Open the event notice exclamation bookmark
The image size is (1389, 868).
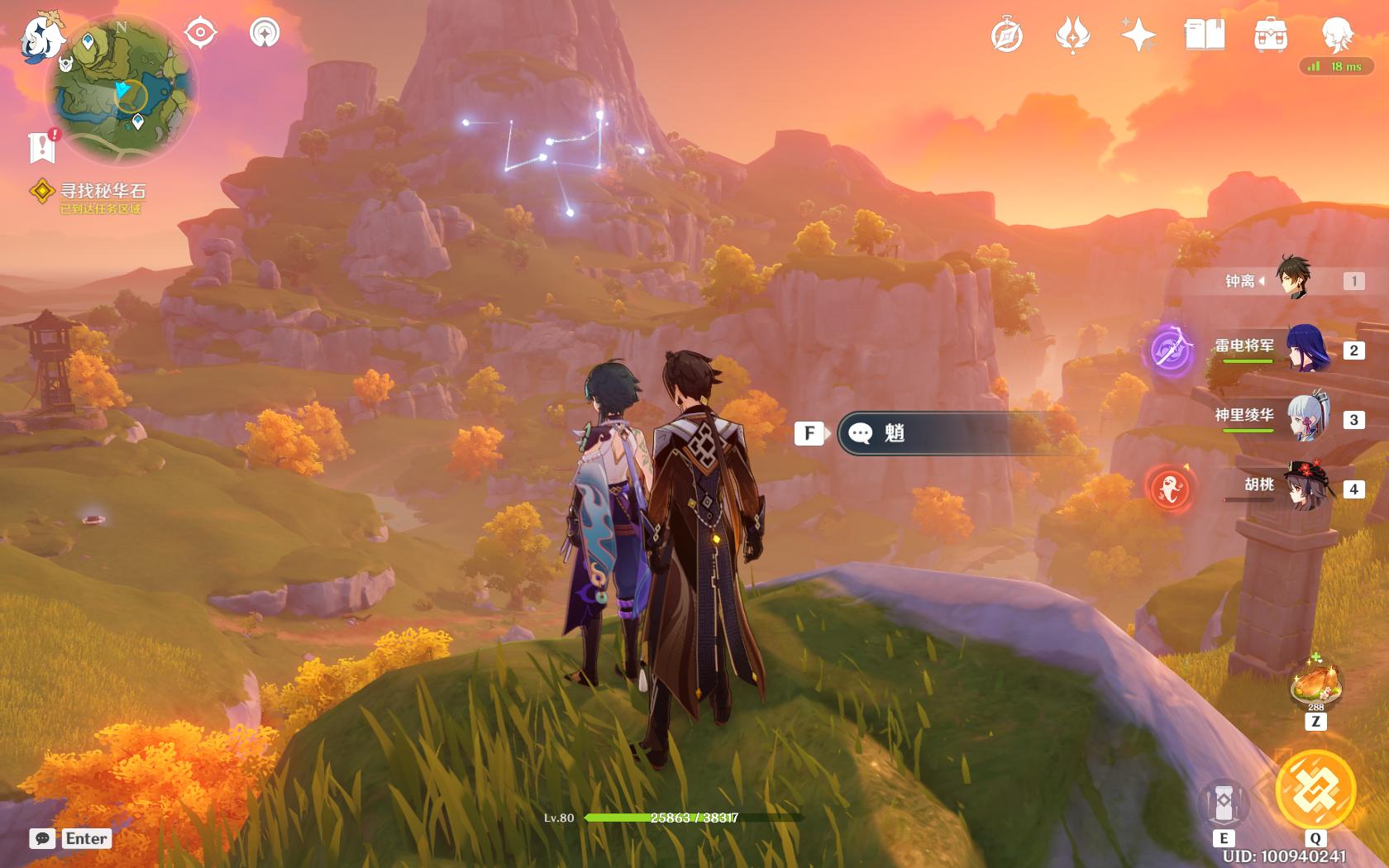coord(41,146)
